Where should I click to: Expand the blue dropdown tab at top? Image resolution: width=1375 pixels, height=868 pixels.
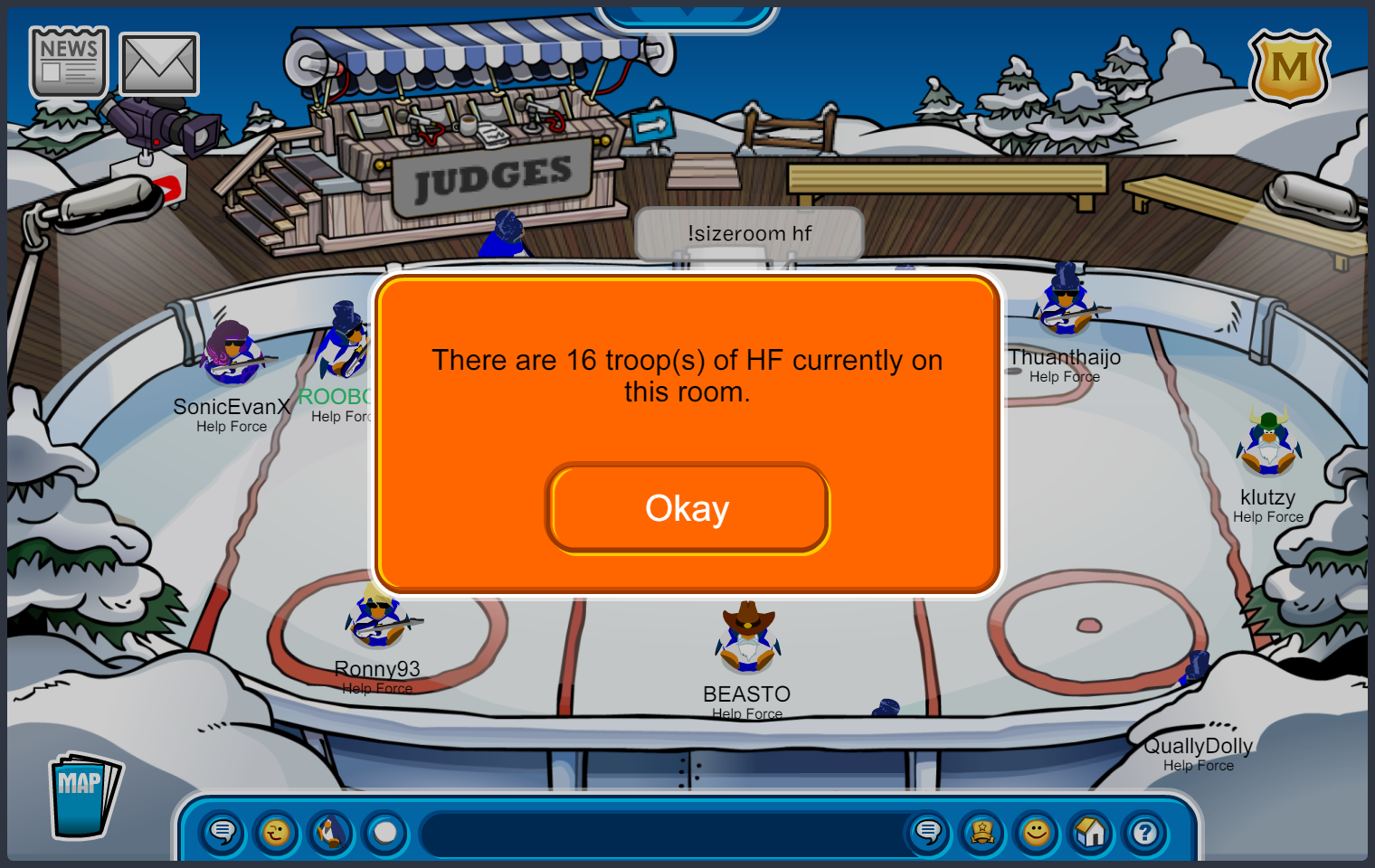tap(687, 14)
